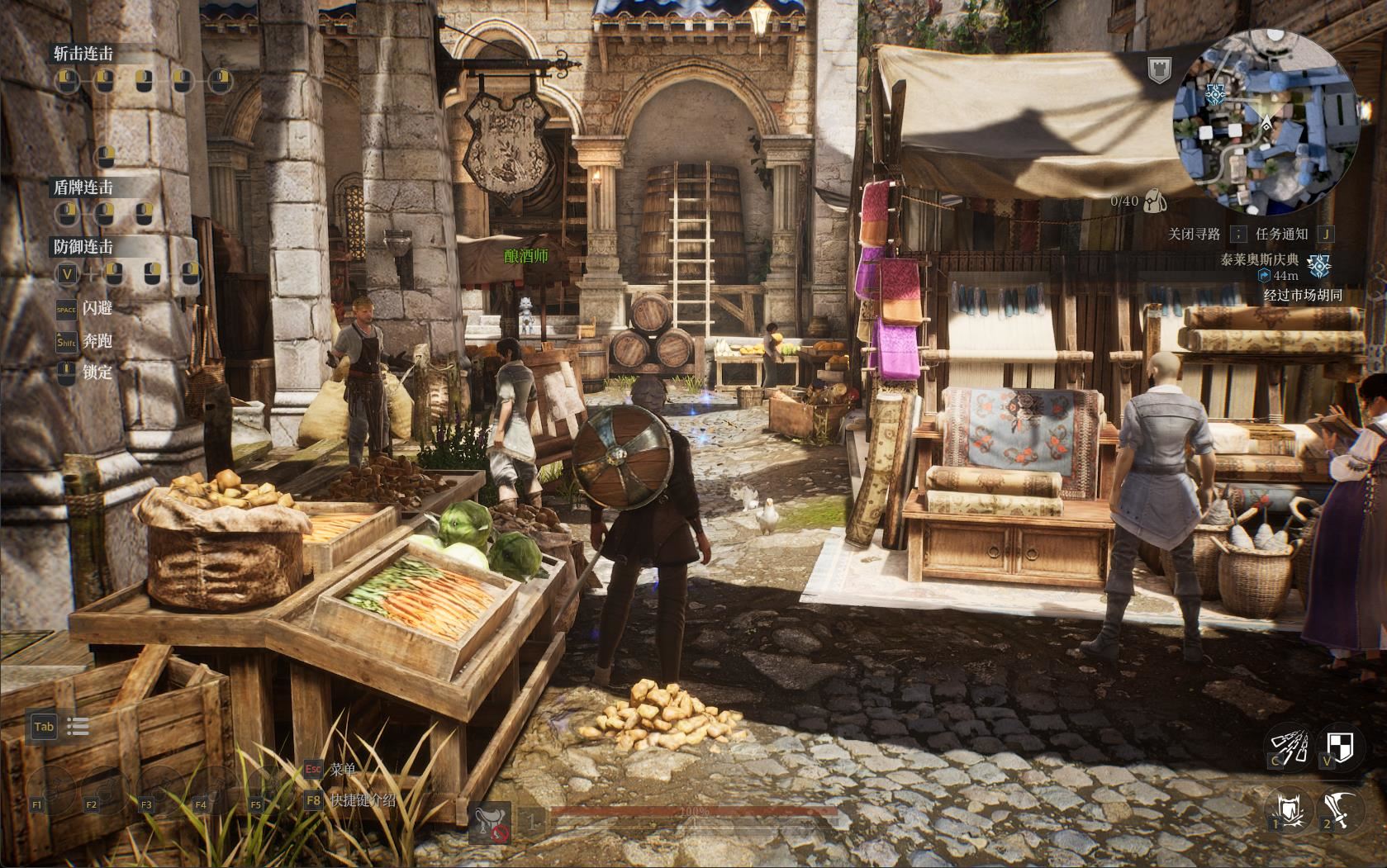The image size is (1387, 868).
Task: Open the 菜单 menu entry
Action: point(342,769)
